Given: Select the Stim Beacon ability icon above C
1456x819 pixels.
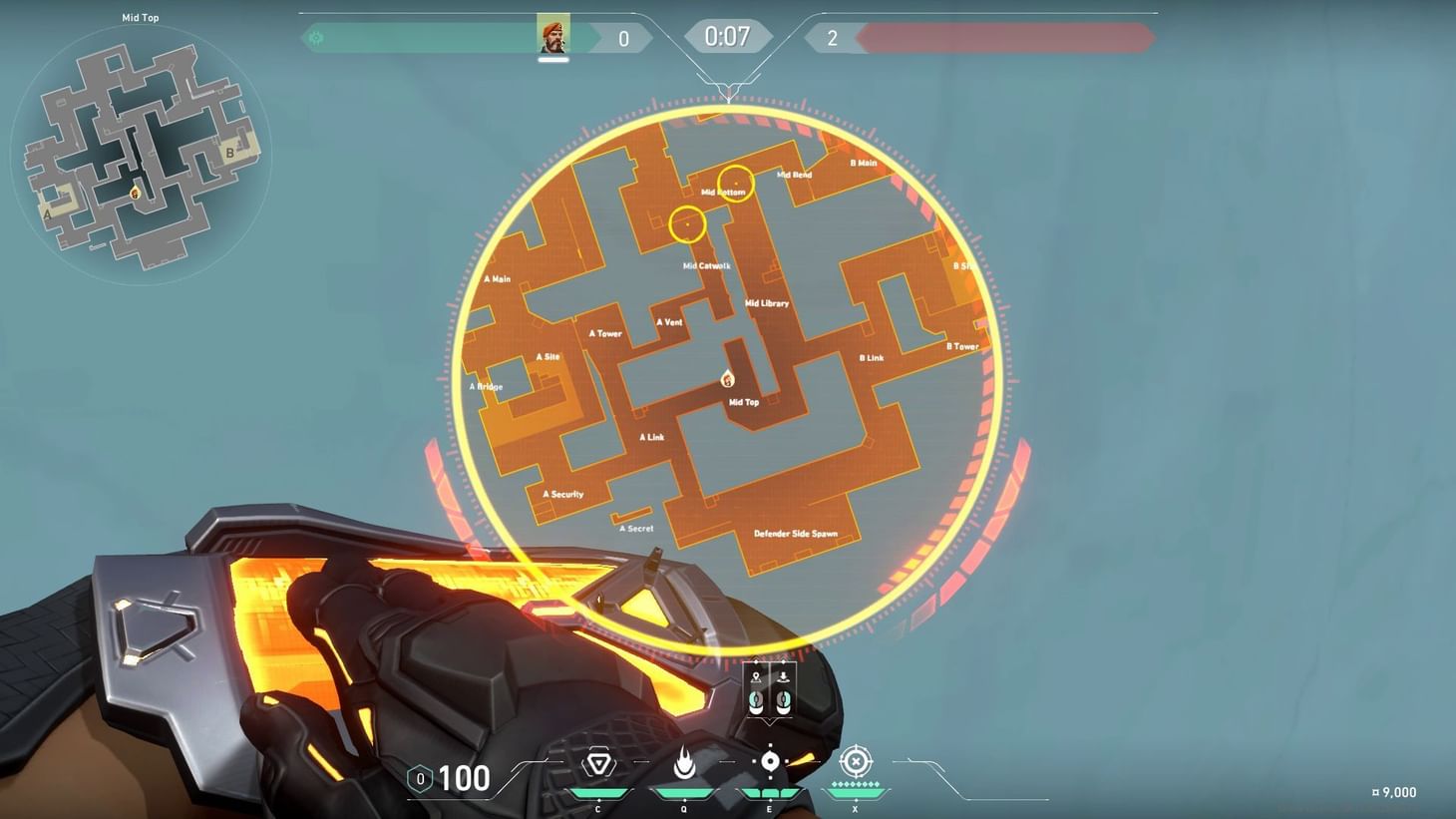Looking at the screenshot, I should [597, 763].
